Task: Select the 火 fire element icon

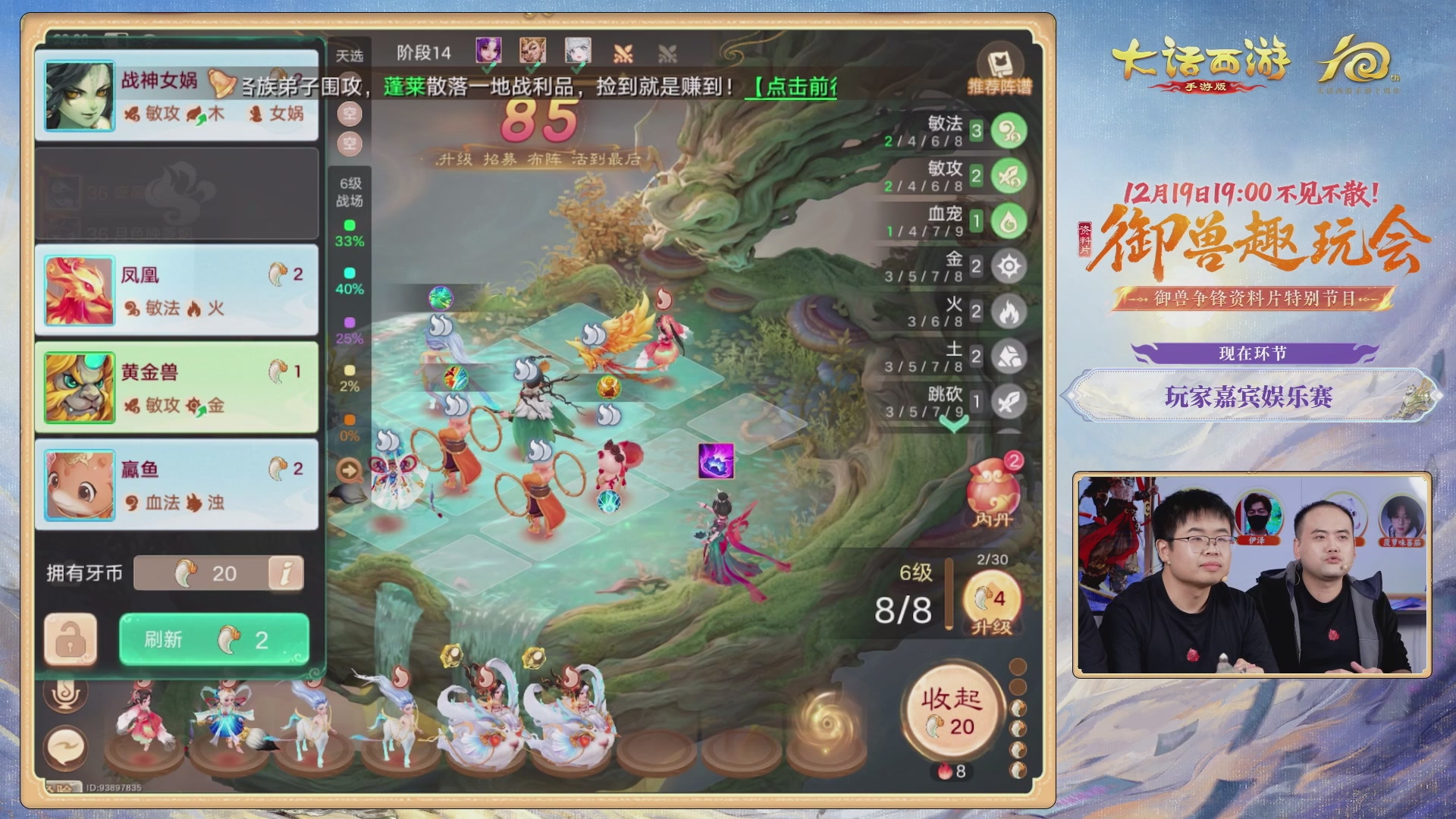Action: tap(1007, 312)
